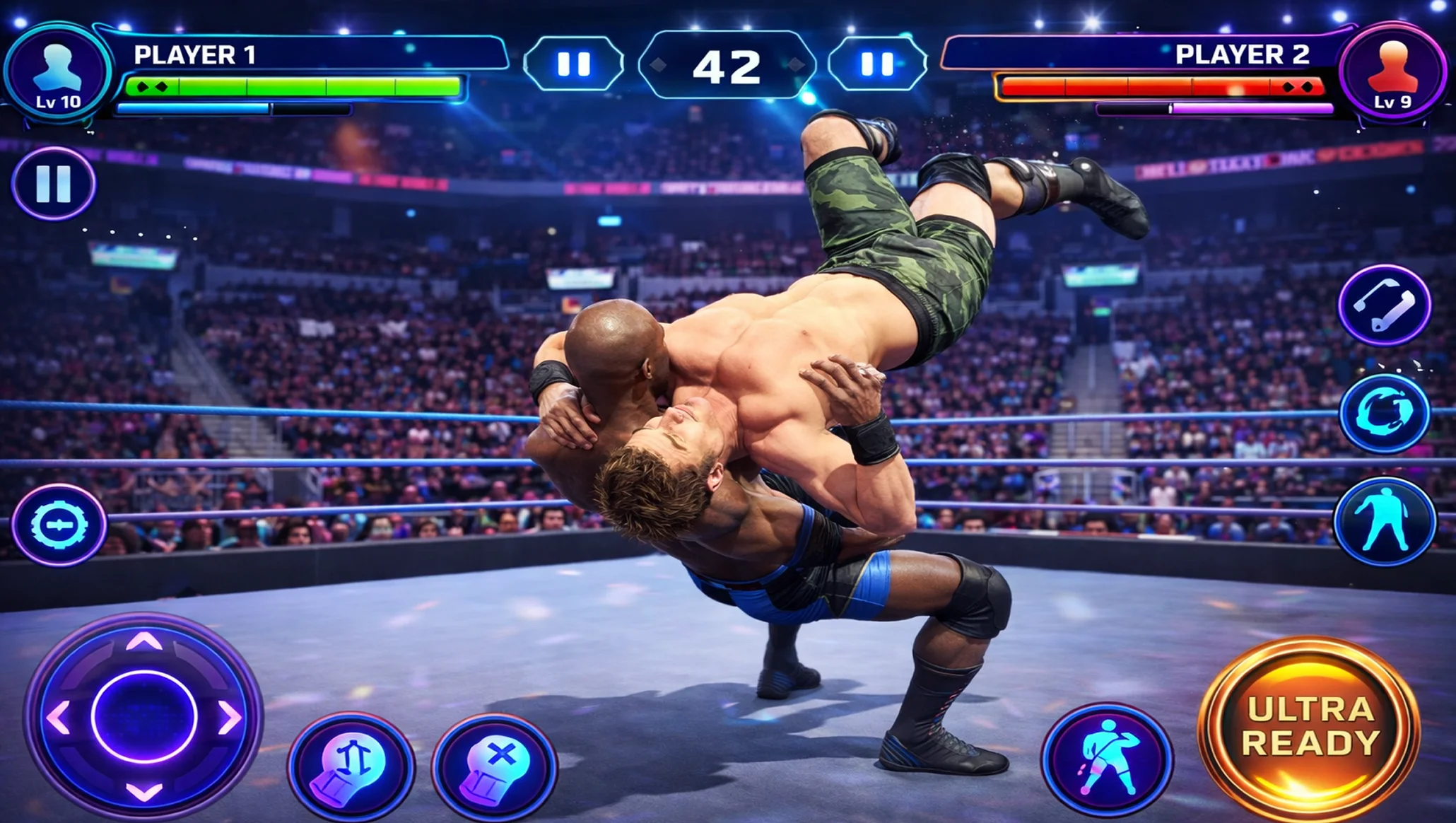
Task: Select the standing wrestler silhouette icon
Action: (x=1385, y=521)
